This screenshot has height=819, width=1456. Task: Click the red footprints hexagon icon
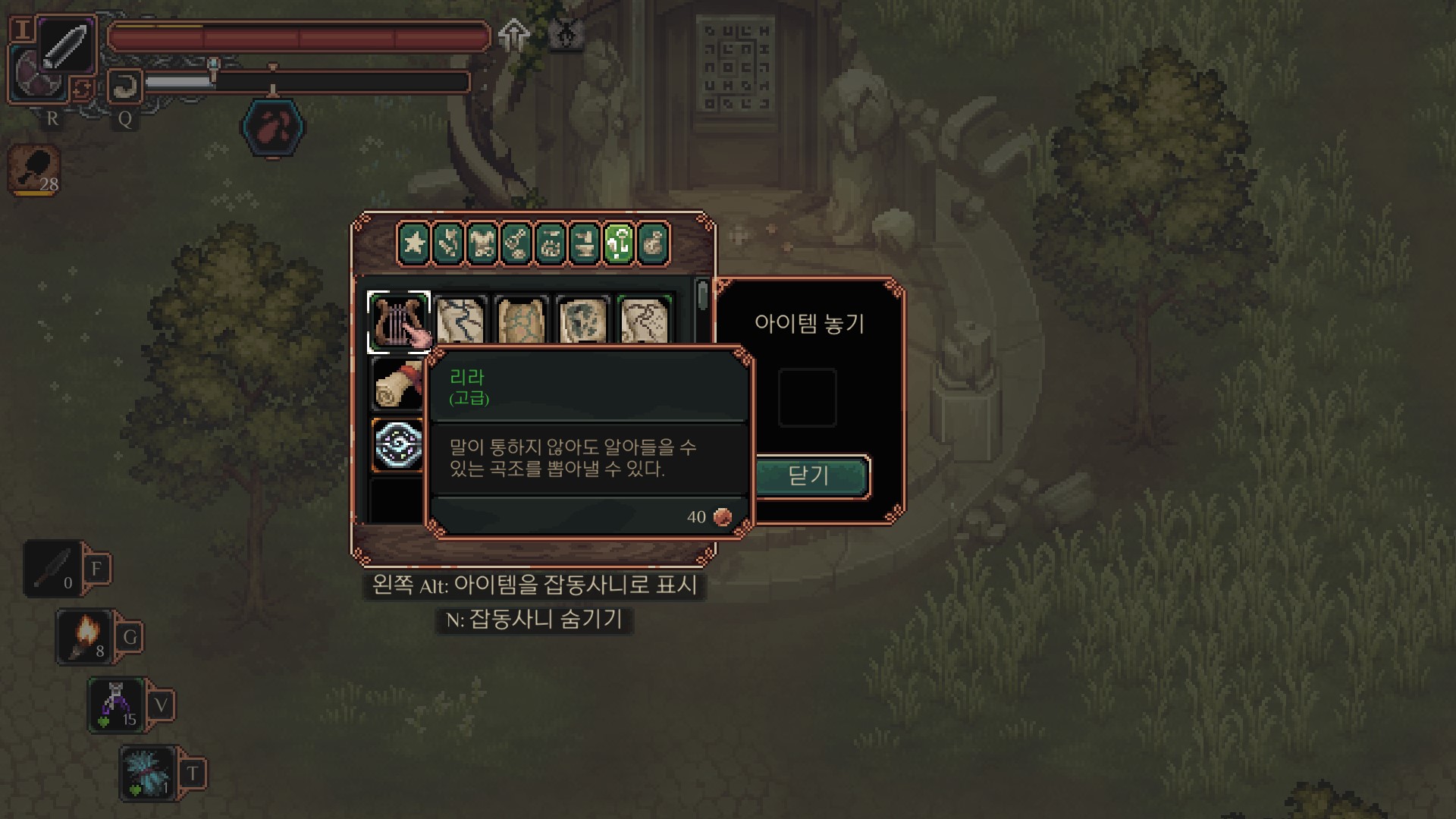point(273,127)
